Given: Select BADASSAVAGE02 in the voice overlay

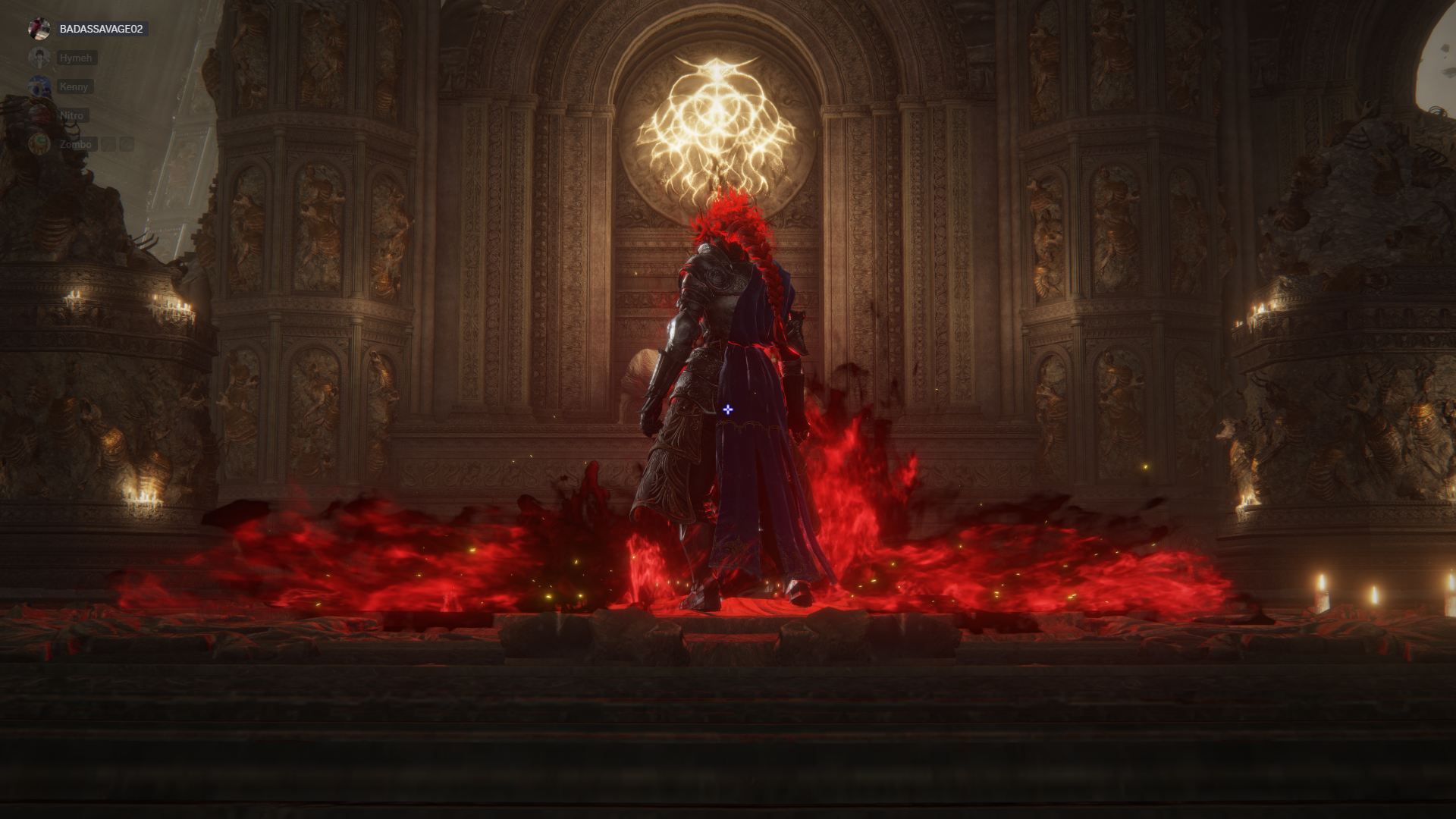Looking at the screenshot, I should pos(100,29).
